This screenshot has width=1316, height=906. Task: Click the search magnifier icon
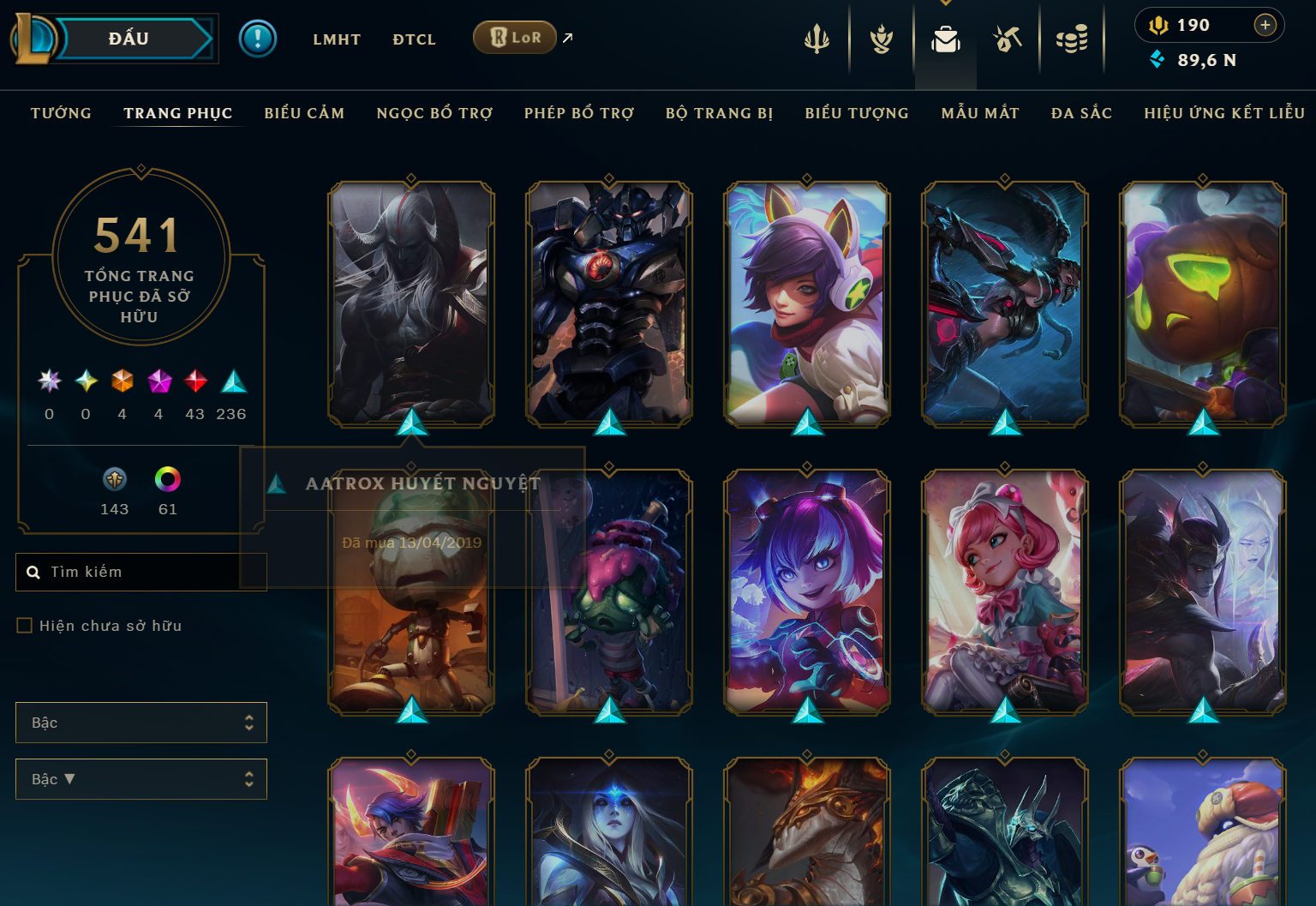click(33, 572)
